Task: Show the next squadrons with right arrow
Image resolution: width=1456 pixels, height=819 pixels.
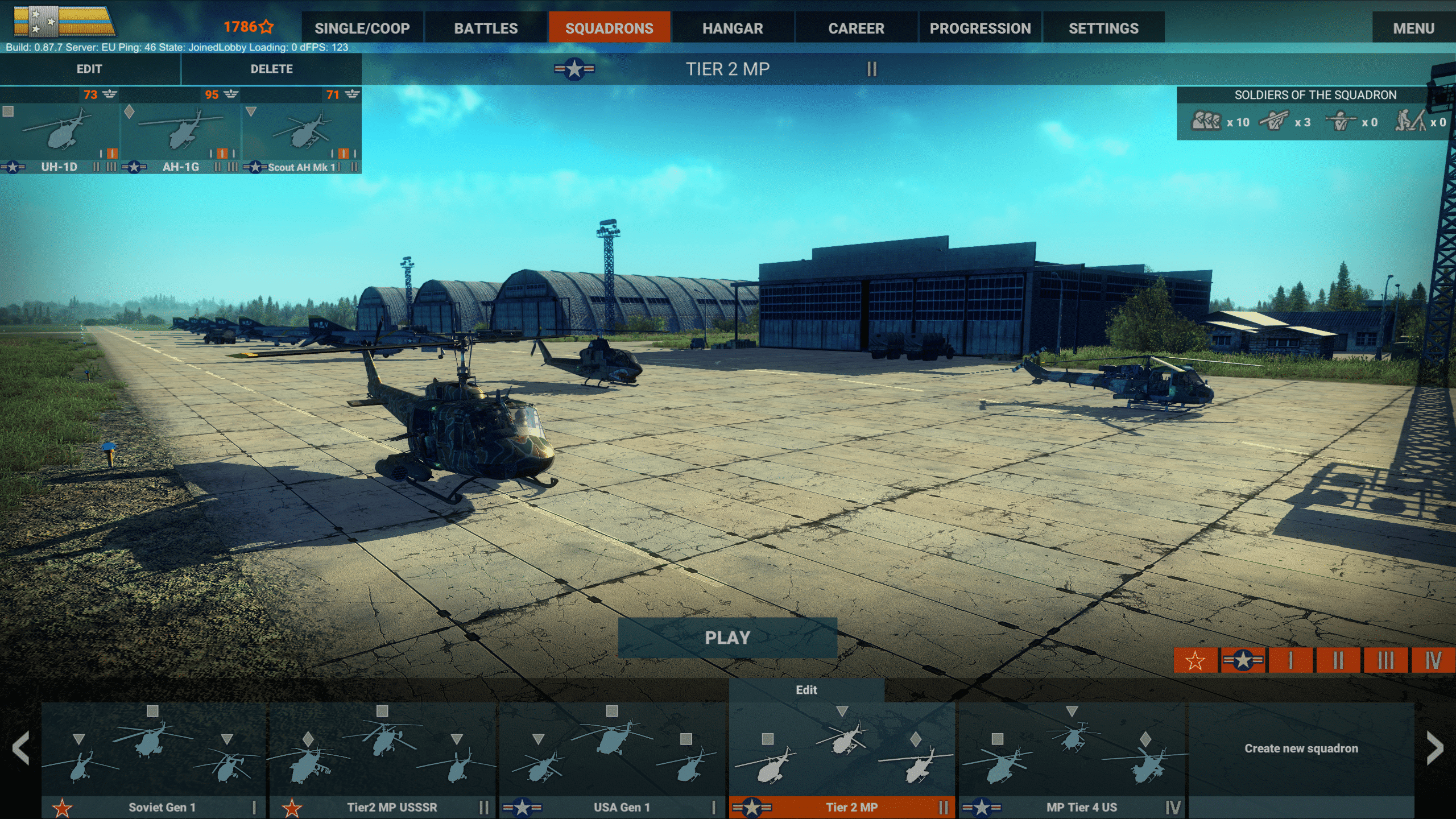Action: [1434, 748]
